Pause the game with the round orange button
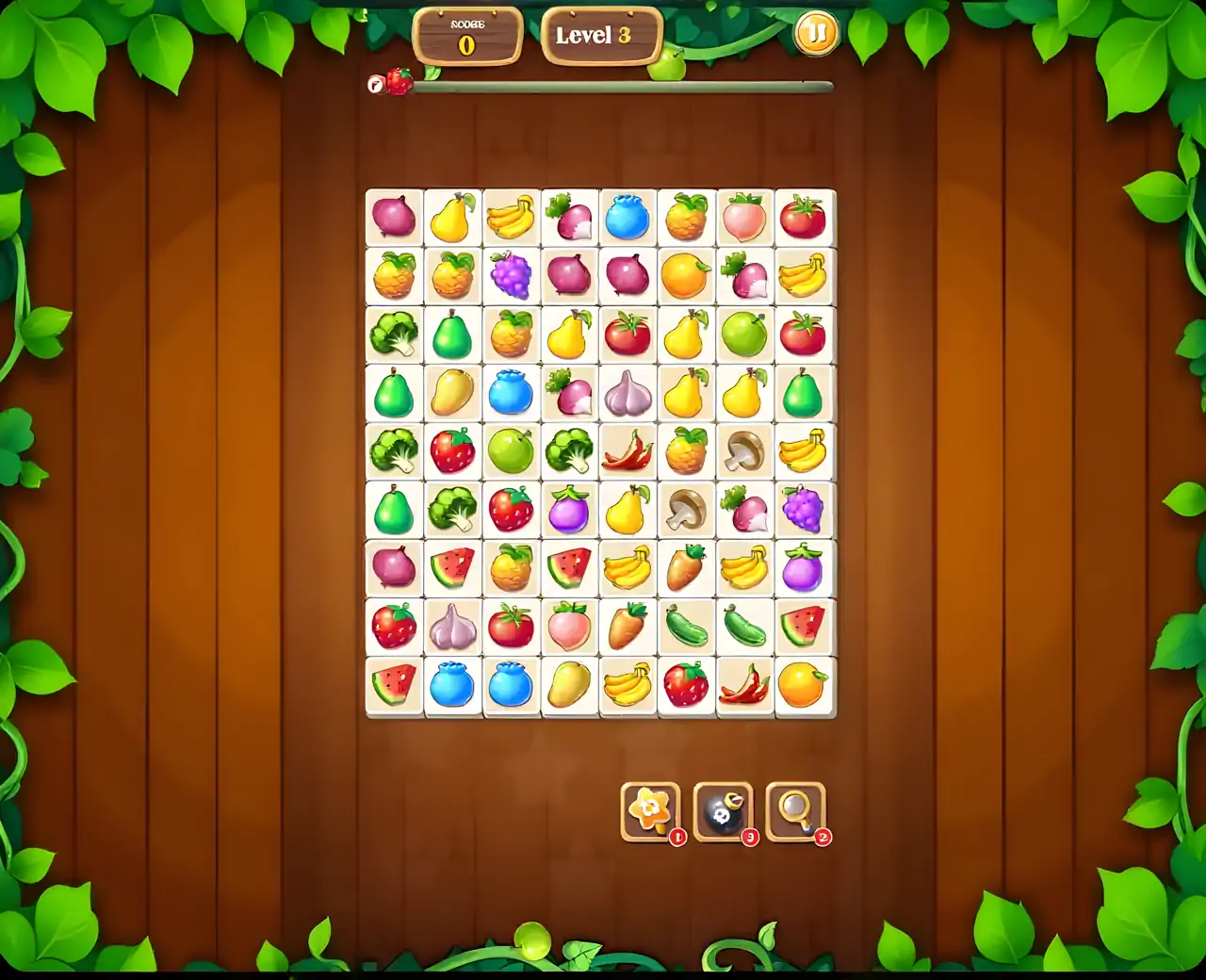This screenshot has height=980, width=1206. coord(816,35)
